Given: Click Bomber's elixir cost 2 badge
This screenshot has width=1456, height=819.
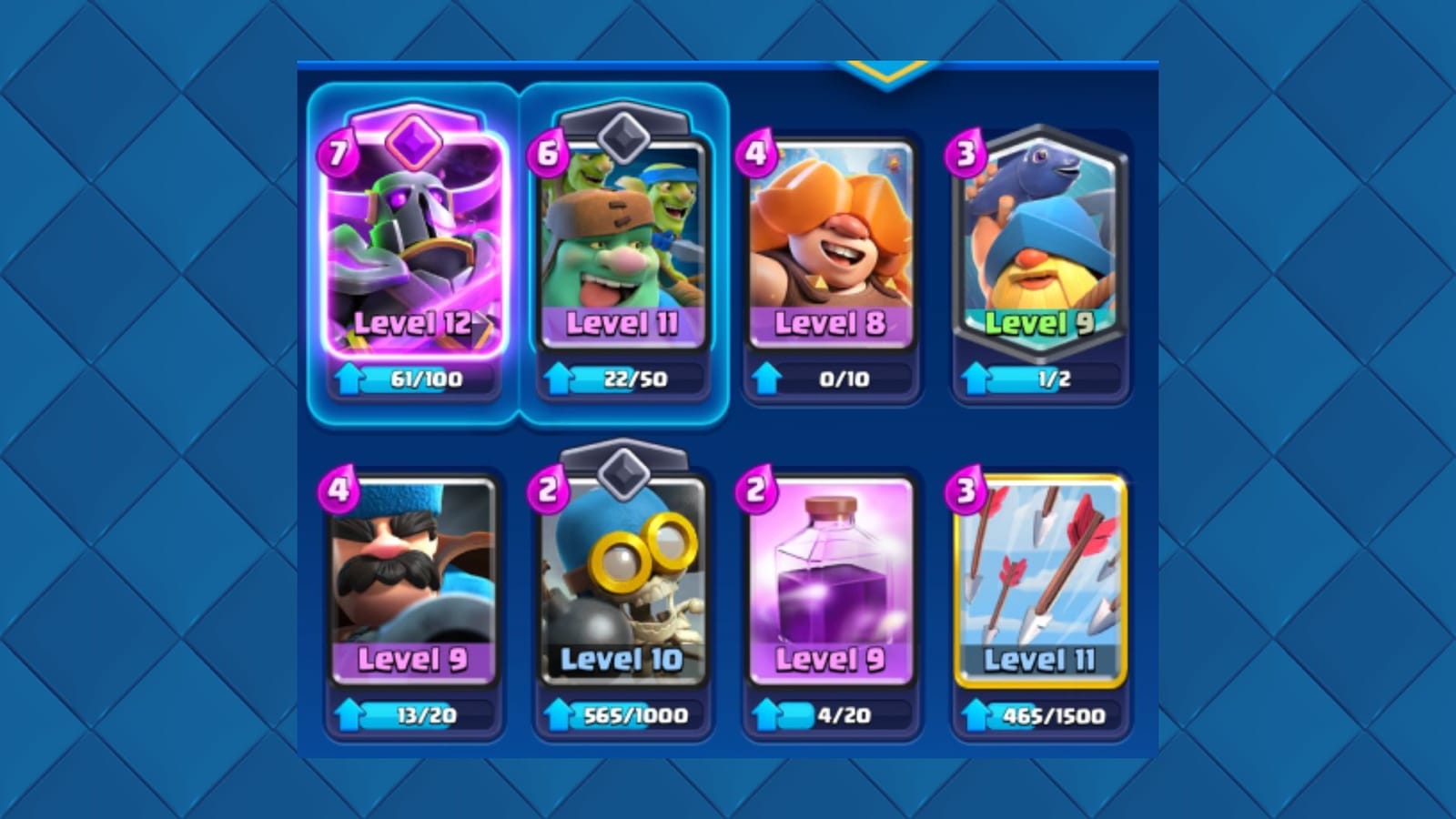Looking at the screenshot, I should click(x=546, y=487).
